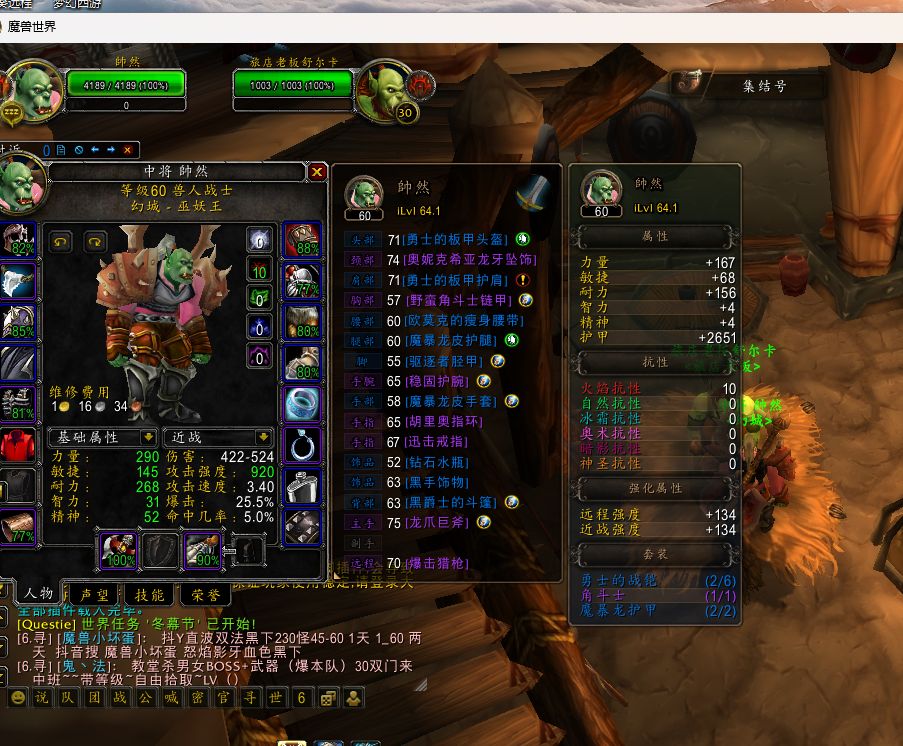This screenshot has height=746, width=903.
Task: Click the blue ring equipment slot
Action: point(302,403)
